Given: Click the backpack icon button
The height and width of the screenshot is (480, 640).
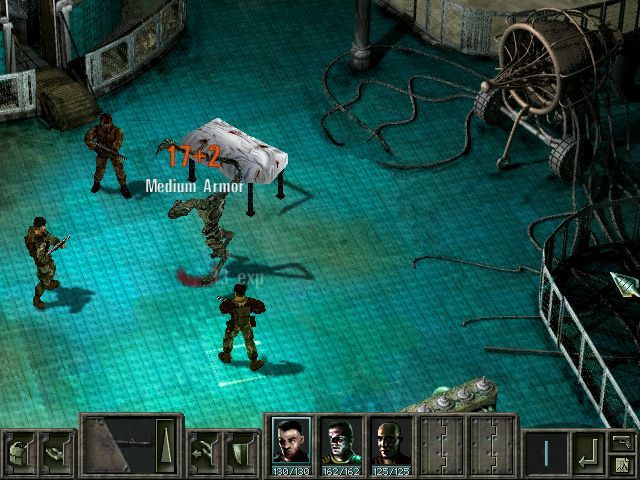Looking at the screenshot, I should (x=19, y=452).
